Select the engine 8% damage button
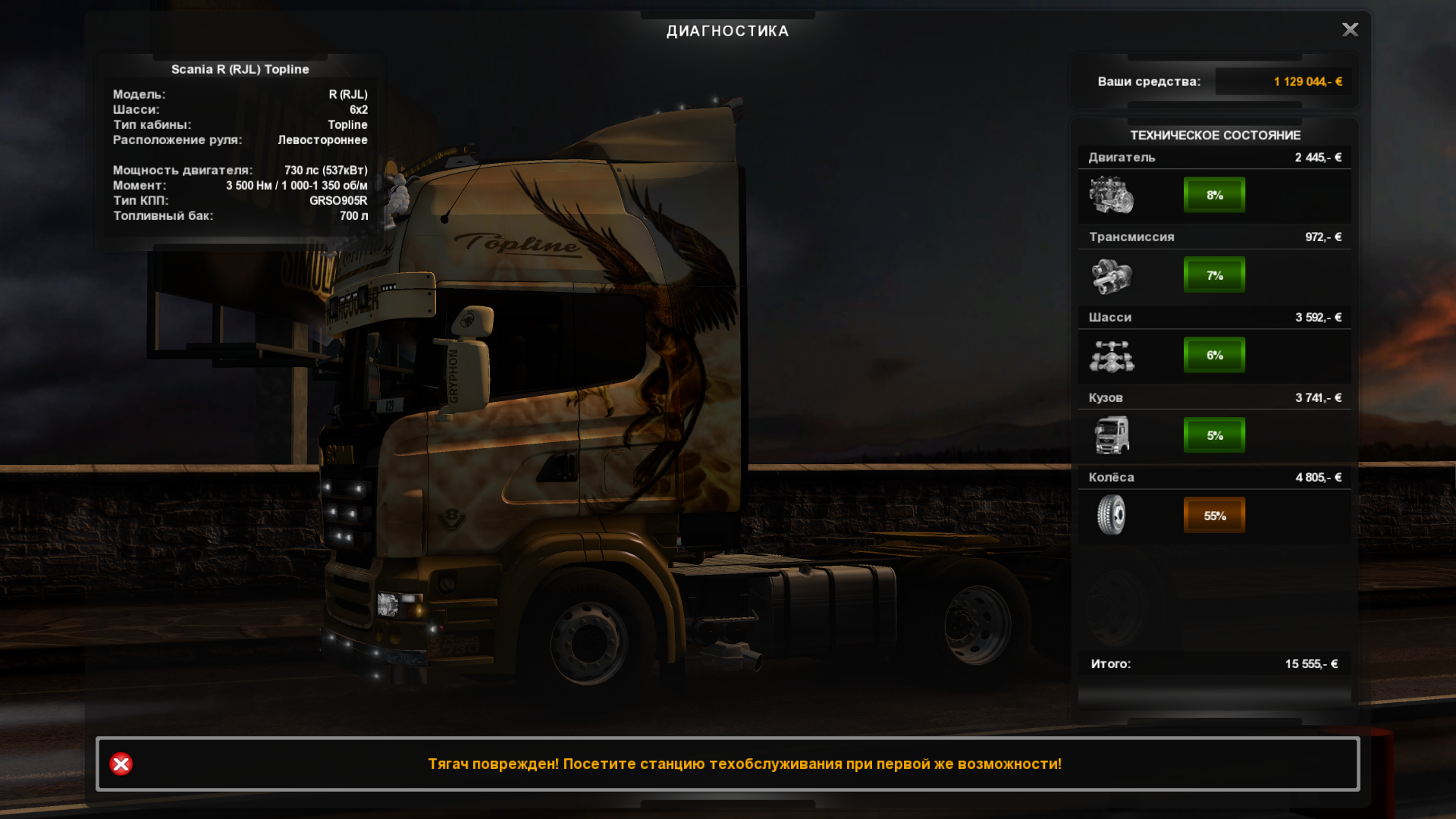The width and height of the screenshot is (1456, 819). 1214,195
